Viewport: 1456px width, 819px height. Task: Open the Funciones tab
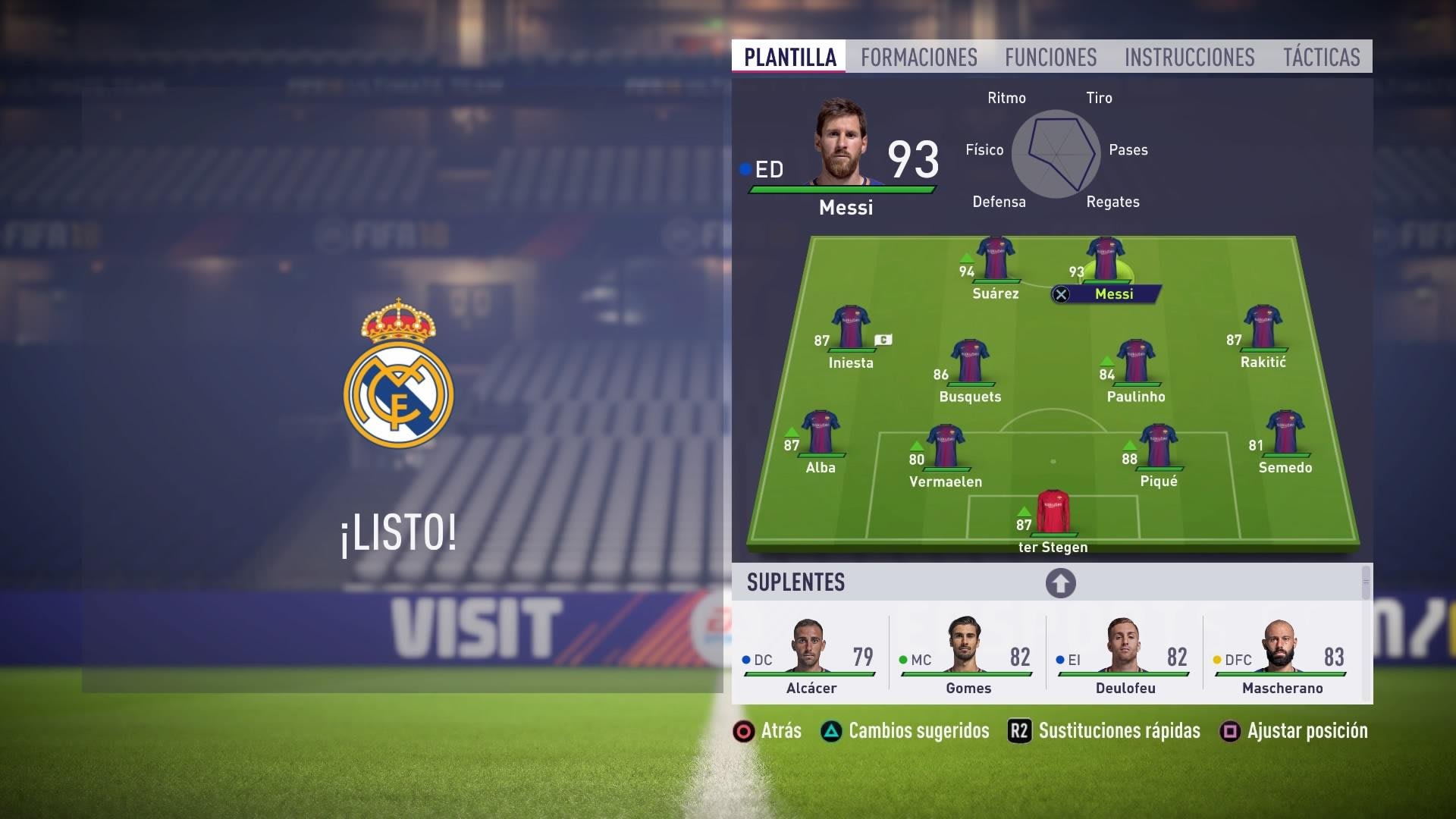pyautogui.click(x=1050, y=58)
